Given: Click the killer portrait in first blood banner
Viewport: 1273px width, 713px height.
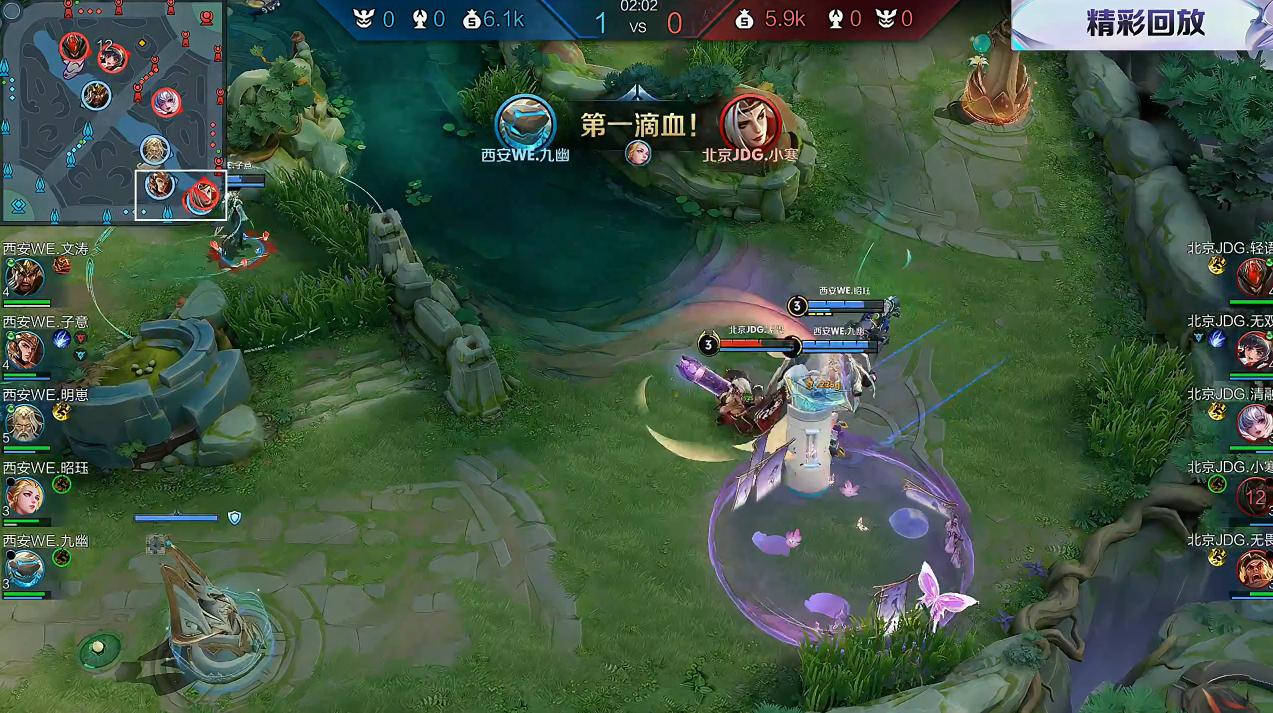Looking at the screenshot, I should point(525,122).
